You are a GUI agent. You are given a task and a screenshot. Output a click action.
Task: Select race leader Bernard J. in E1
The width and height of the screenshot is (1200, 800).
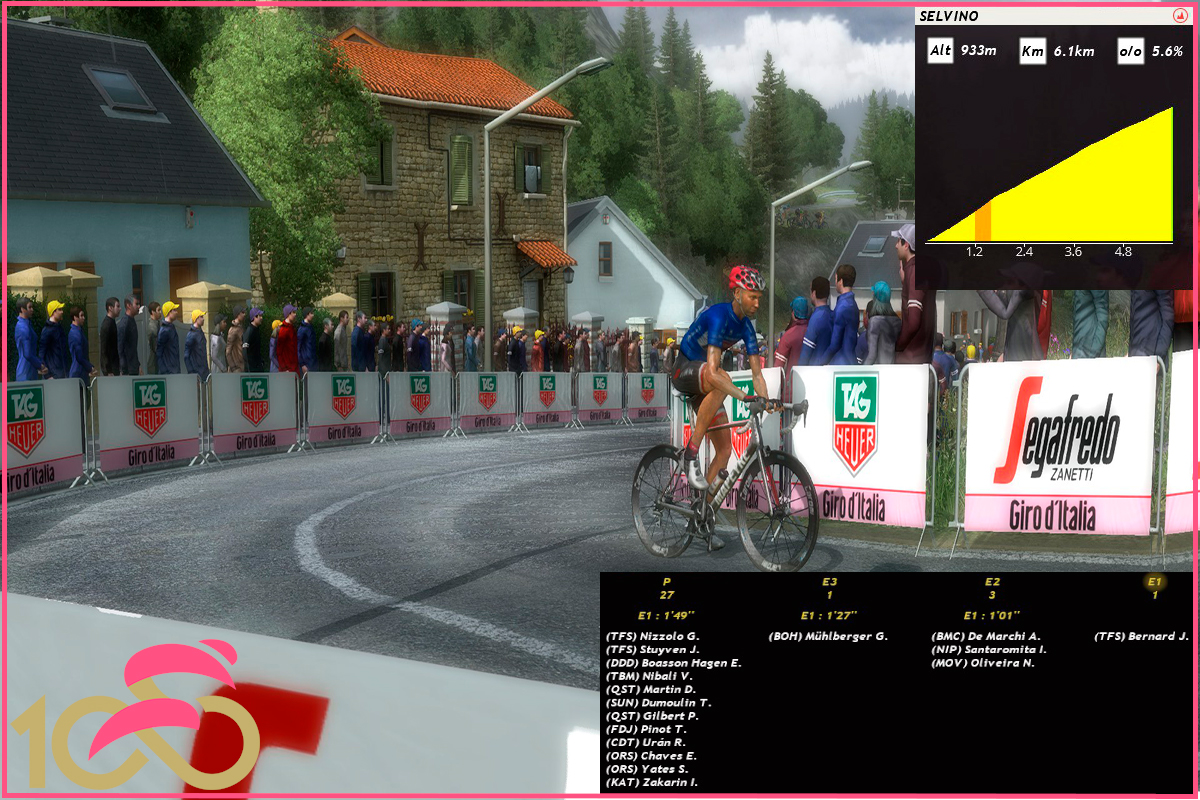[1141, 636]
